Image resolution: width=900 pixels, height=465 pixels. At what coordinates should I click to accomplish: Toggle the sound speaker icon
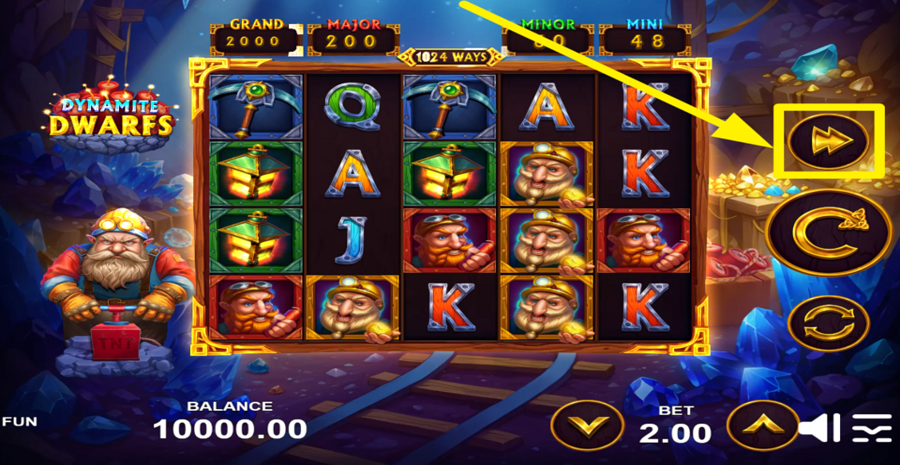(x=821, y=428)
